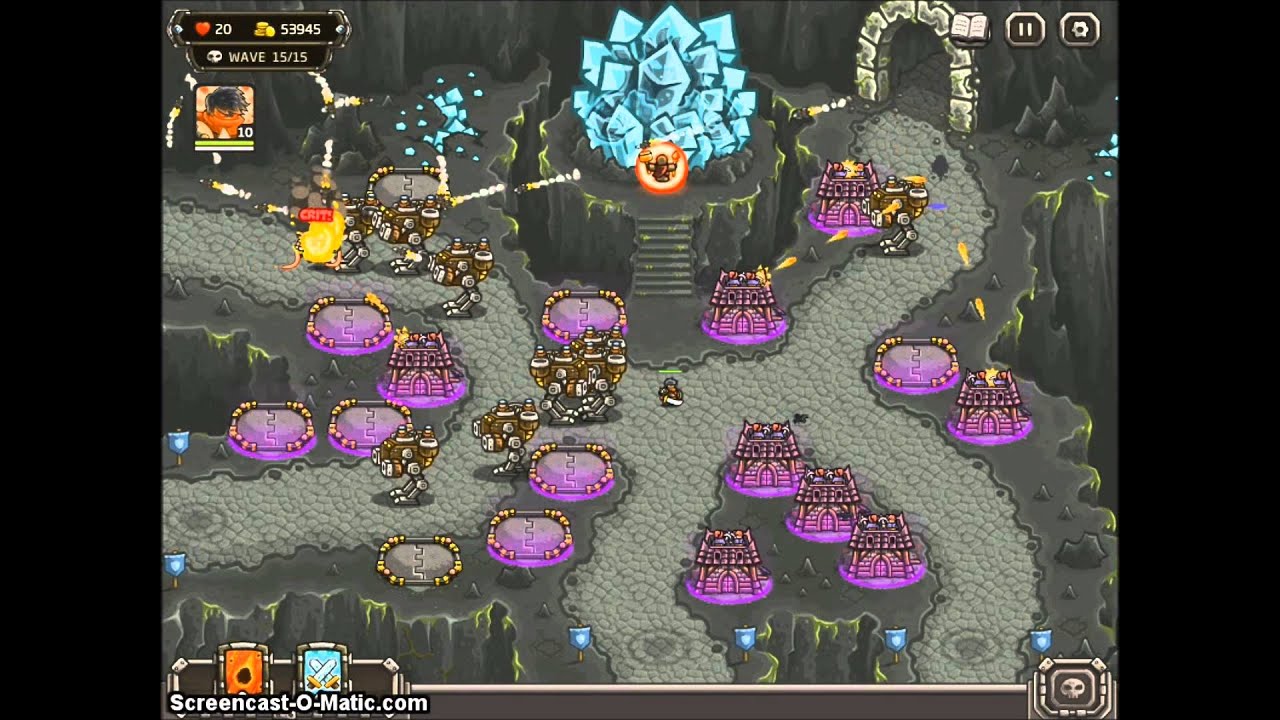Activate the Rain of Fire spell

[243, 670]
